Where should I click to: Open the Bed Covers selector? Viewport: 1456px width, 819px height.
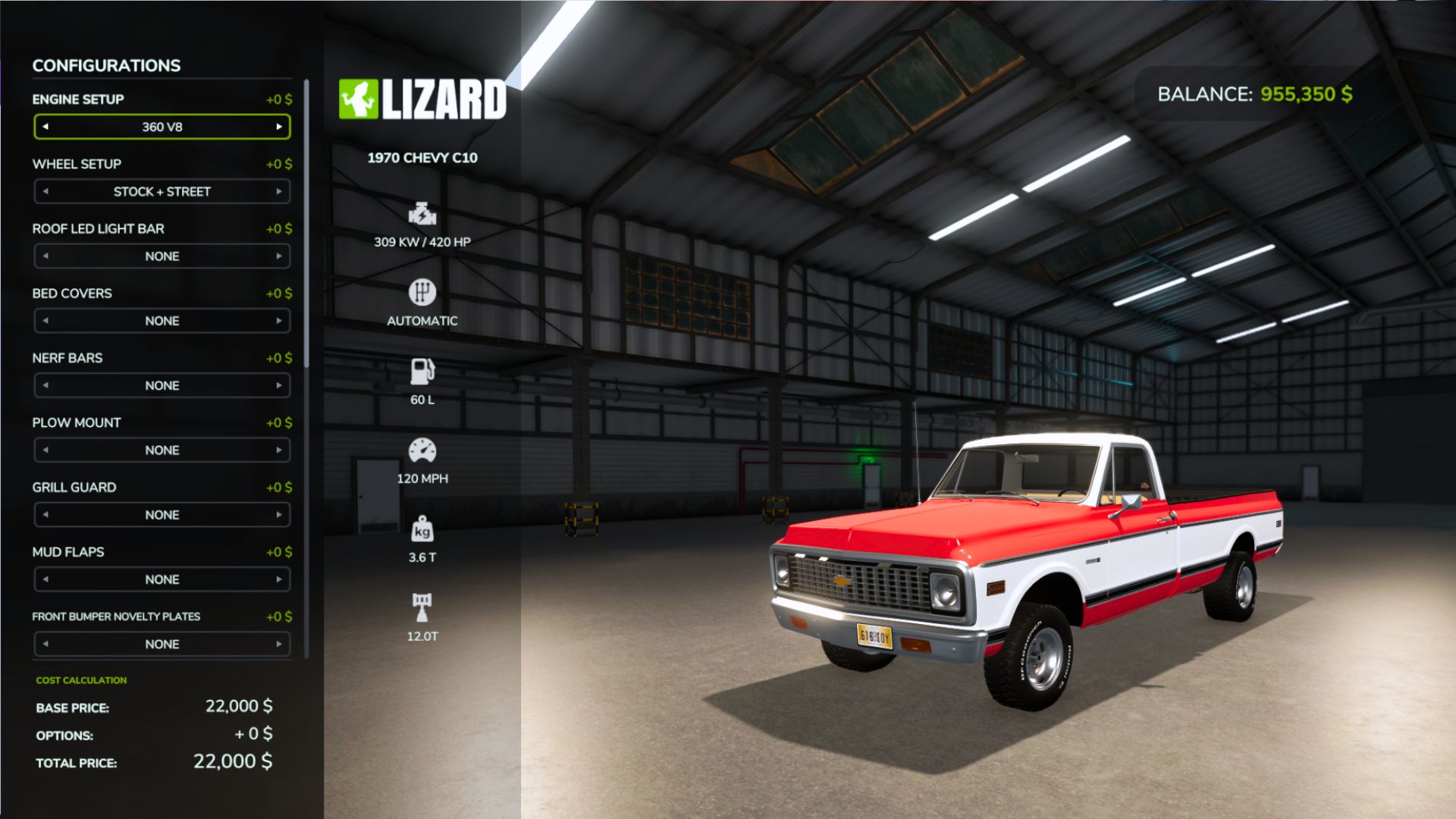pyautogui.click(x=162, y=321)
